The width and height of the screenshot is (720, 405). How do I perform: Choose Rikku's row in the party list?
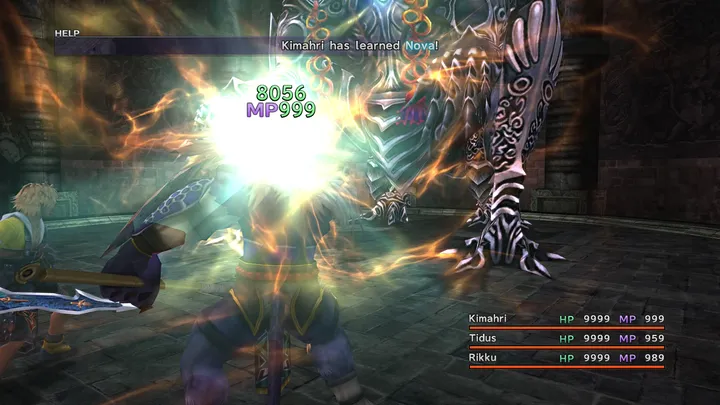pyautogui.click(x=565, y=358)
